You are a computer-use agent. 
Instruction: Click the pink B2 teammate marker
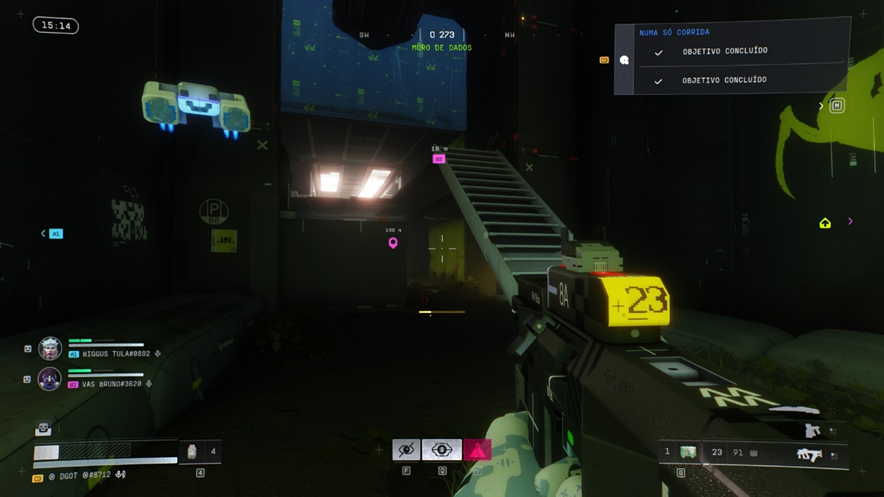[x=438, y=159]
